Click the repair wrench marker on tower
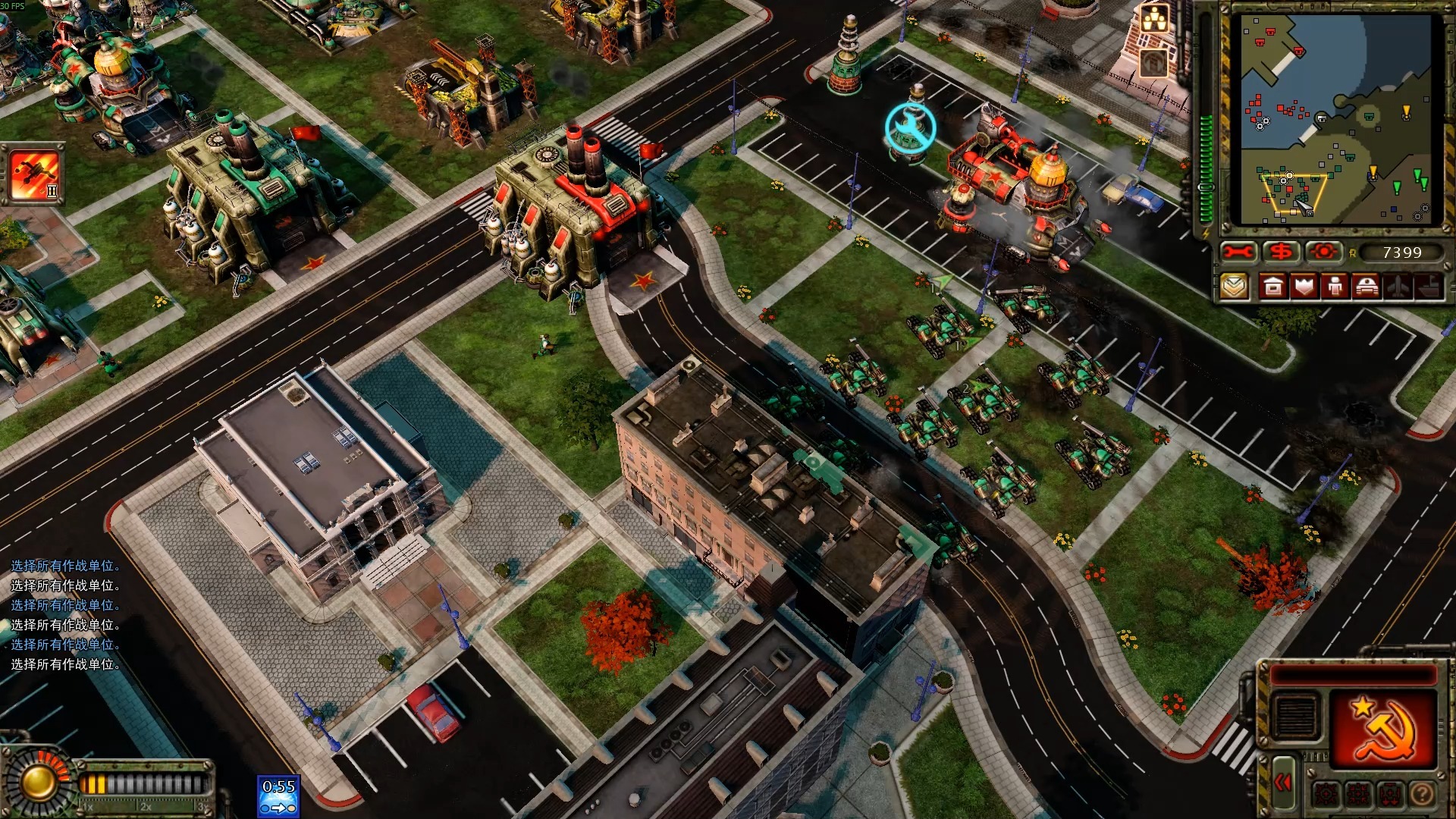This screenshot has width=1456, height=819. click(x=910, y=127)
